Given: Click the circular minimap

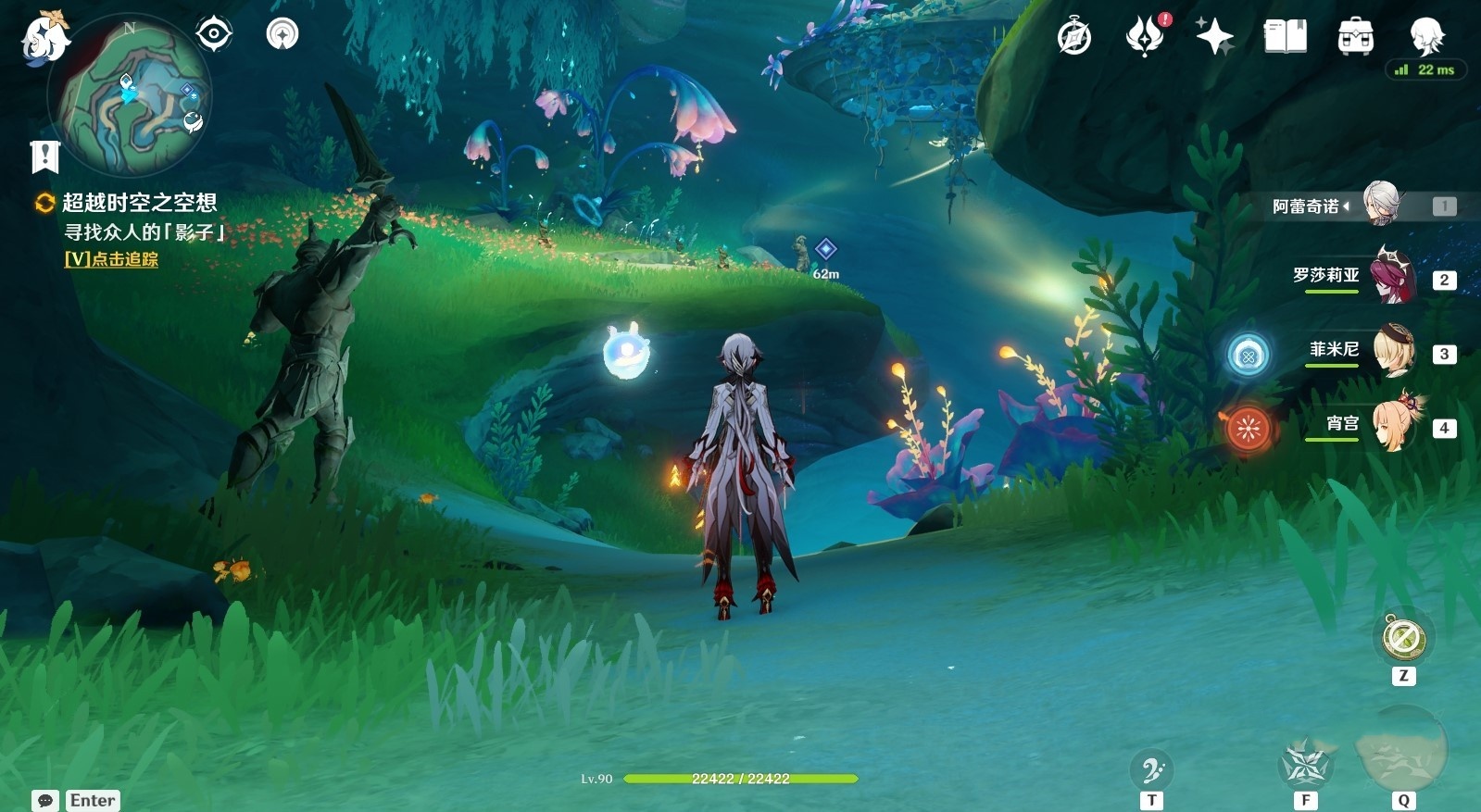Looking at the screenshot, I should (132, 95).
